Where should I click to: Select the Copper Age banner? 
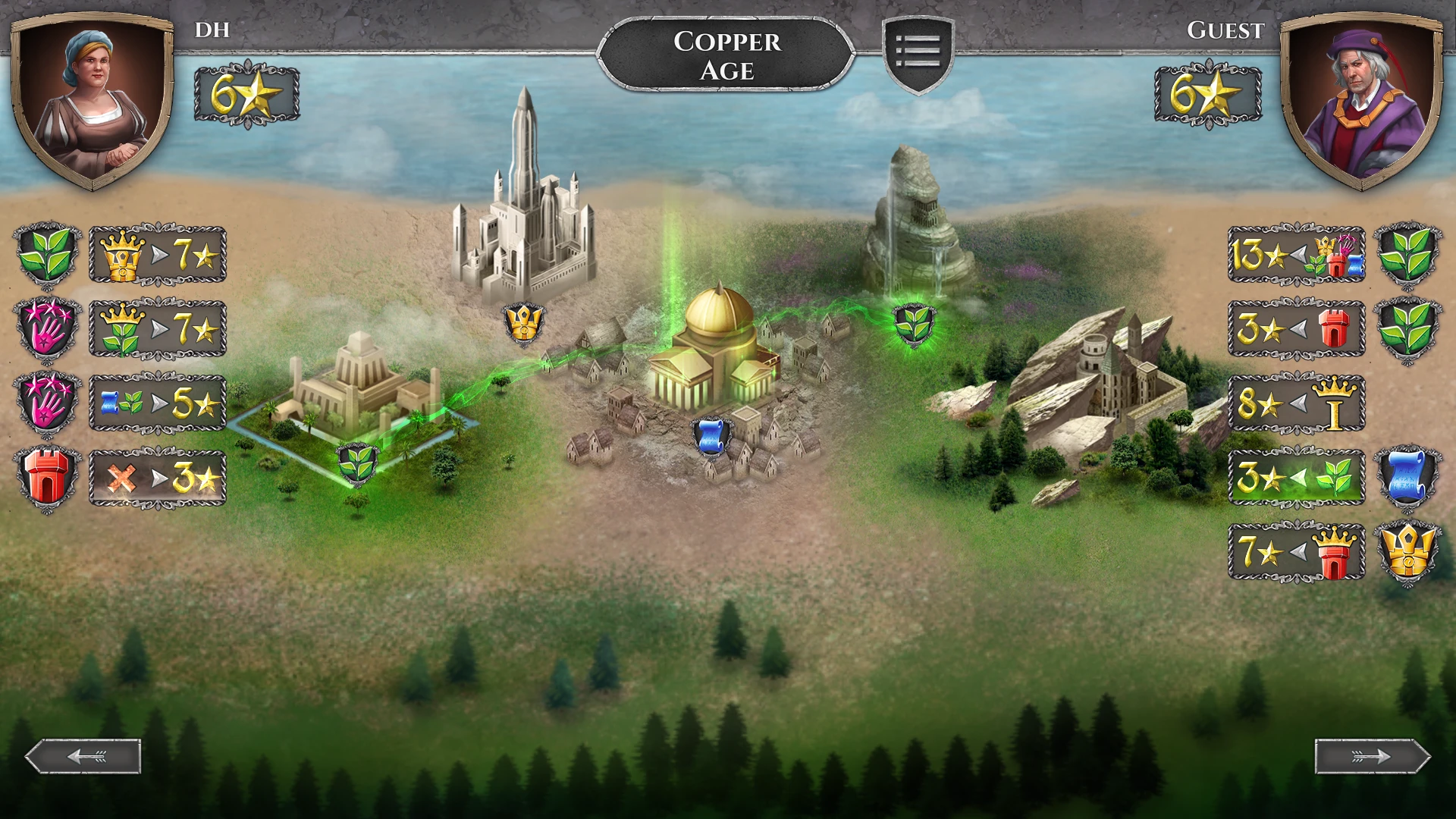coord(726,55)
